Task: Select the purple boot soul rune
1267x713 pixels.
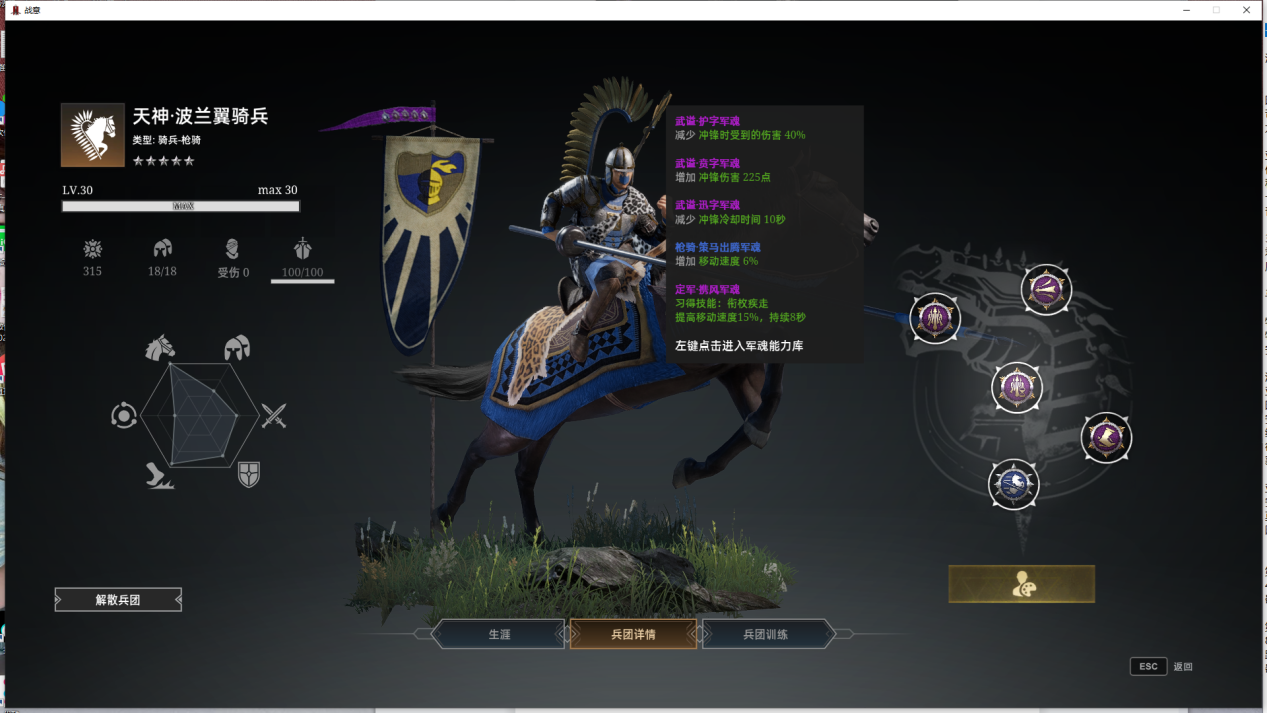Action: click(x=1106, y=437)
